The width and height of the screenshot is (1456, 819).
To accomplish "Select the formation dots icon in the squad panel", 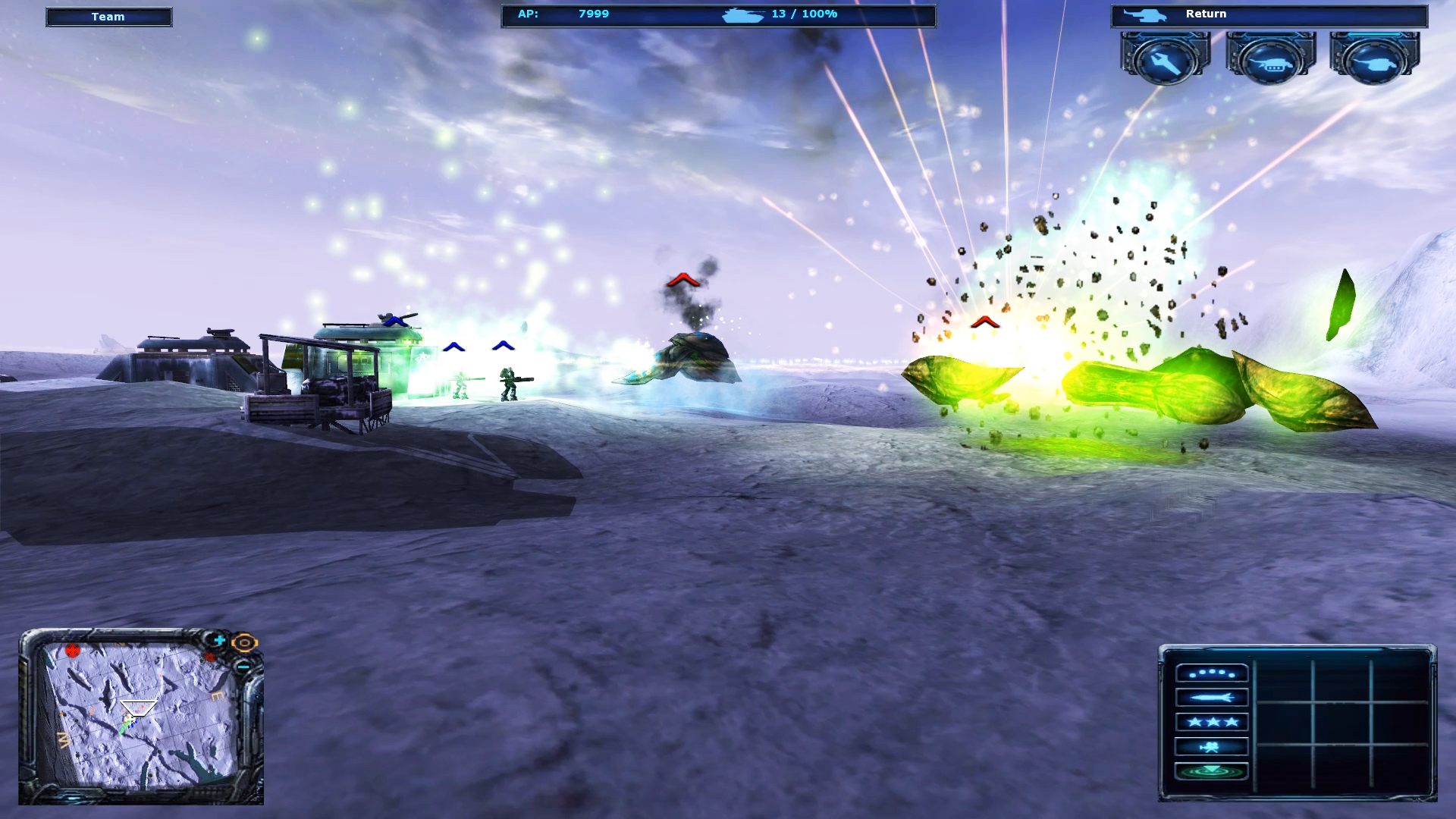I will pos(1212,672).
